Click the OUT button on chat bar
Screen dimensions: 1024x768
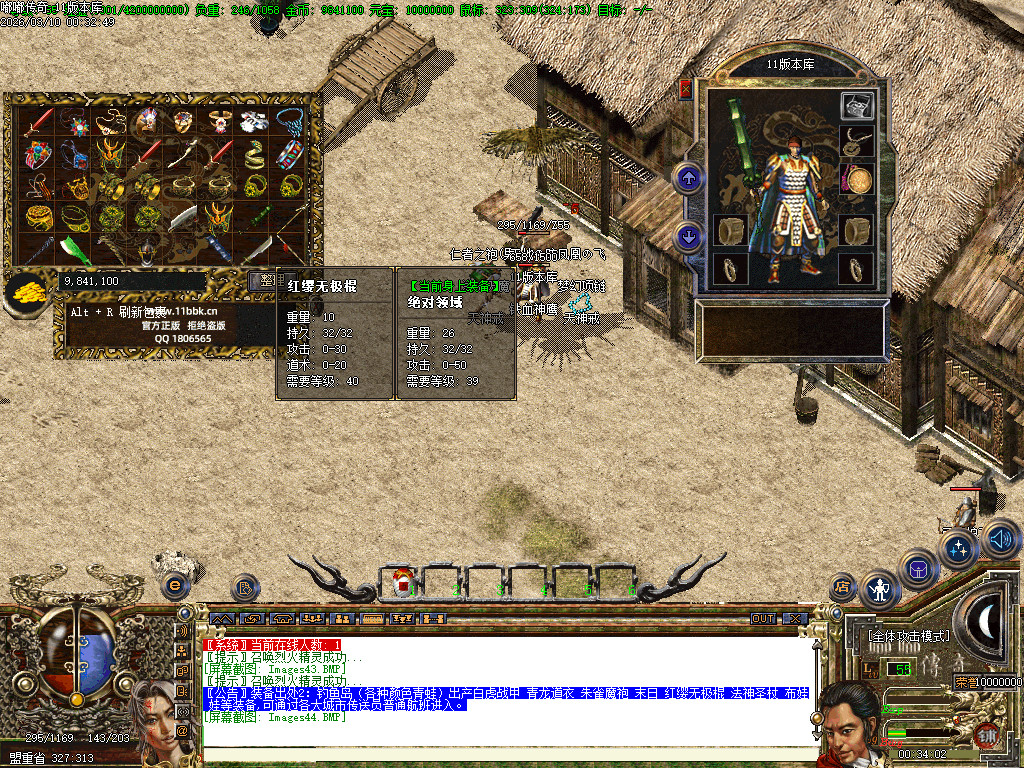coord(763,619)
